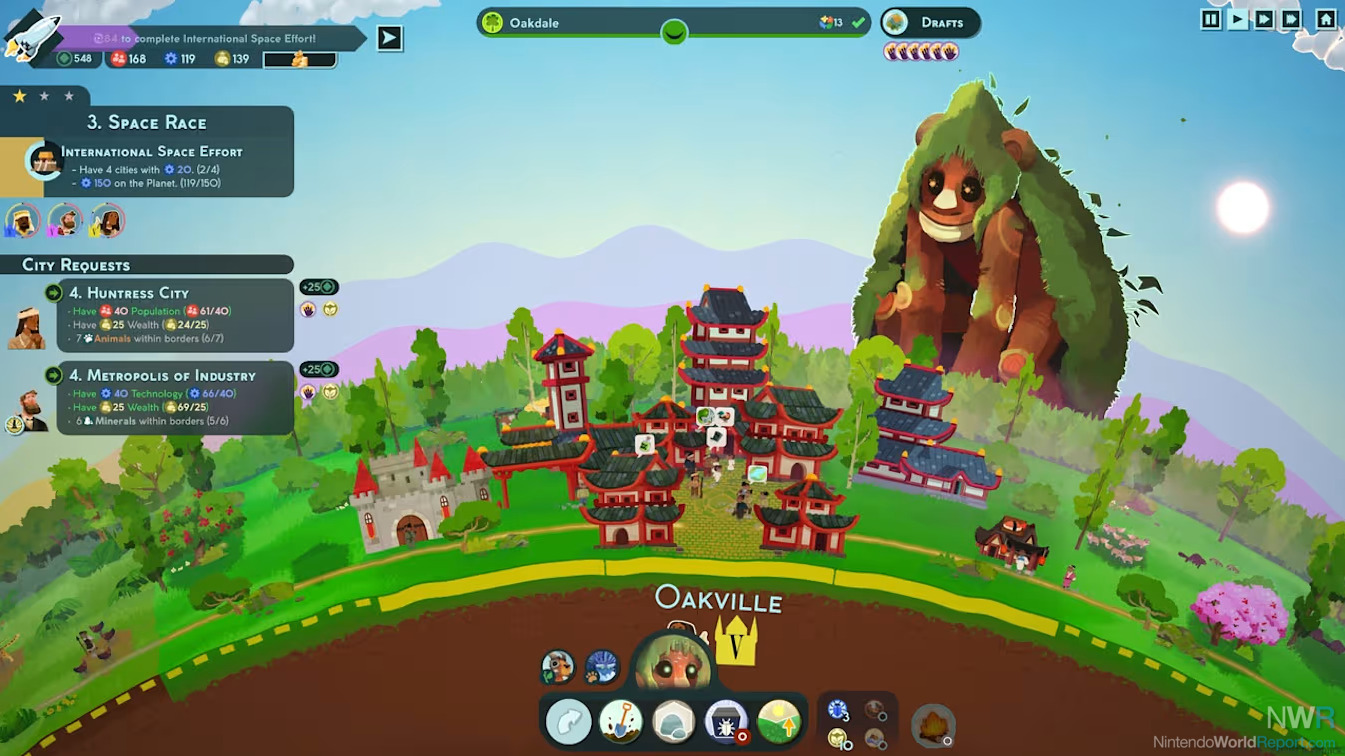Switch to triple fast-forward speed
Viewport: 1345px width, 756px height.
pos(1291,19)
